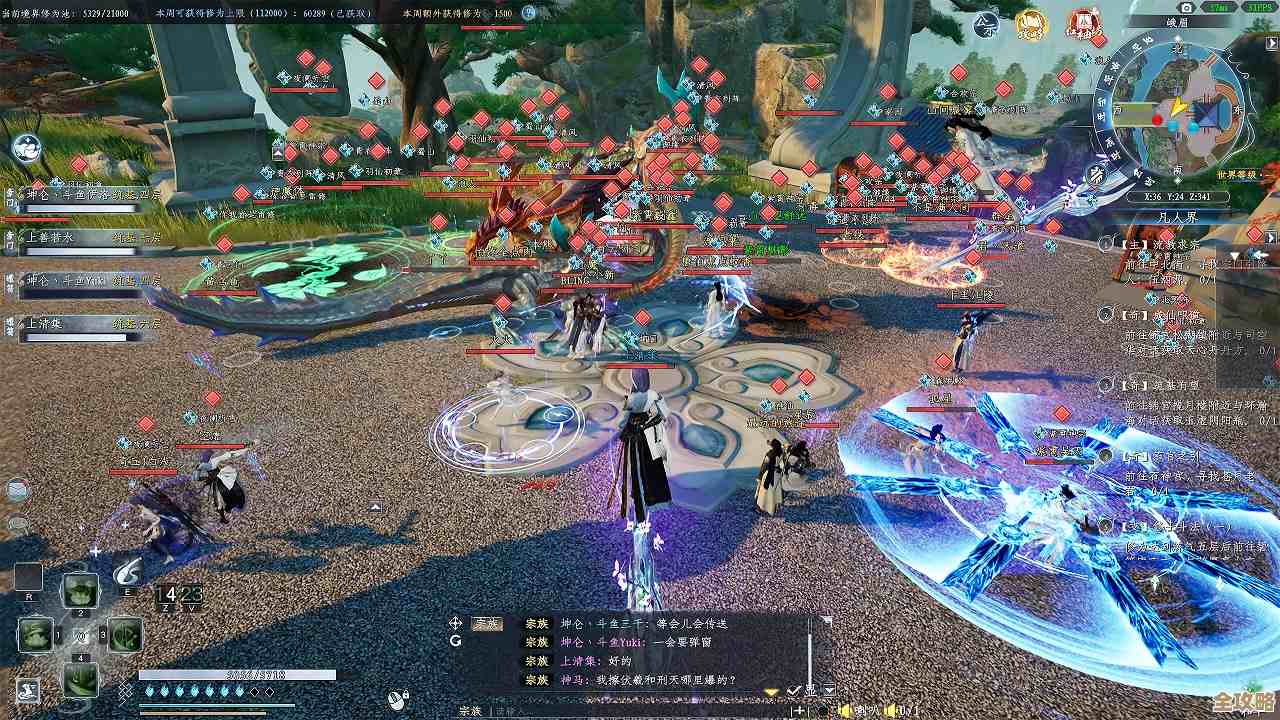Click the G voice chat icon near the chat
The width and height of the screenshot is (1280, 720).
[455, 641]
